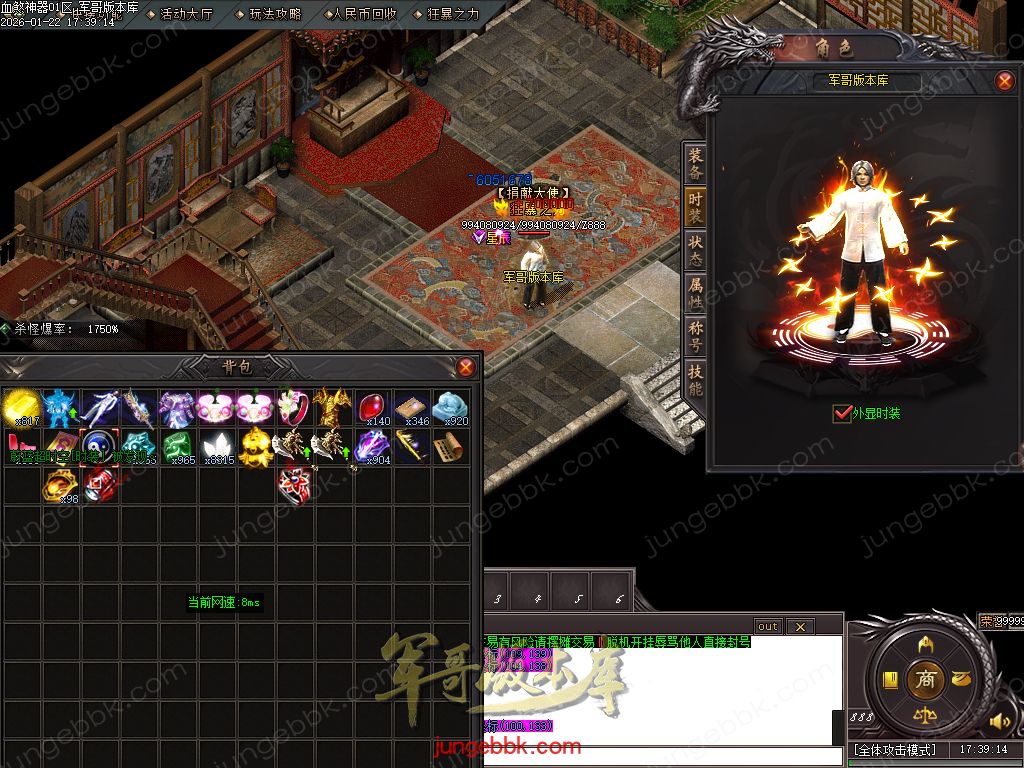Close the 背包 inventory window
This screenshot has width=1024, height=768.
coord(465,367)
